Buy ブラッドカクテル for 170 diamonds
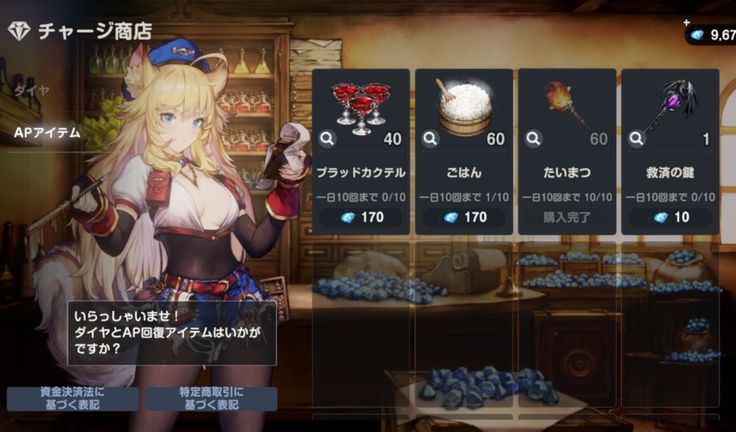Screen dimensions: 736x432 tap(360, 217)
